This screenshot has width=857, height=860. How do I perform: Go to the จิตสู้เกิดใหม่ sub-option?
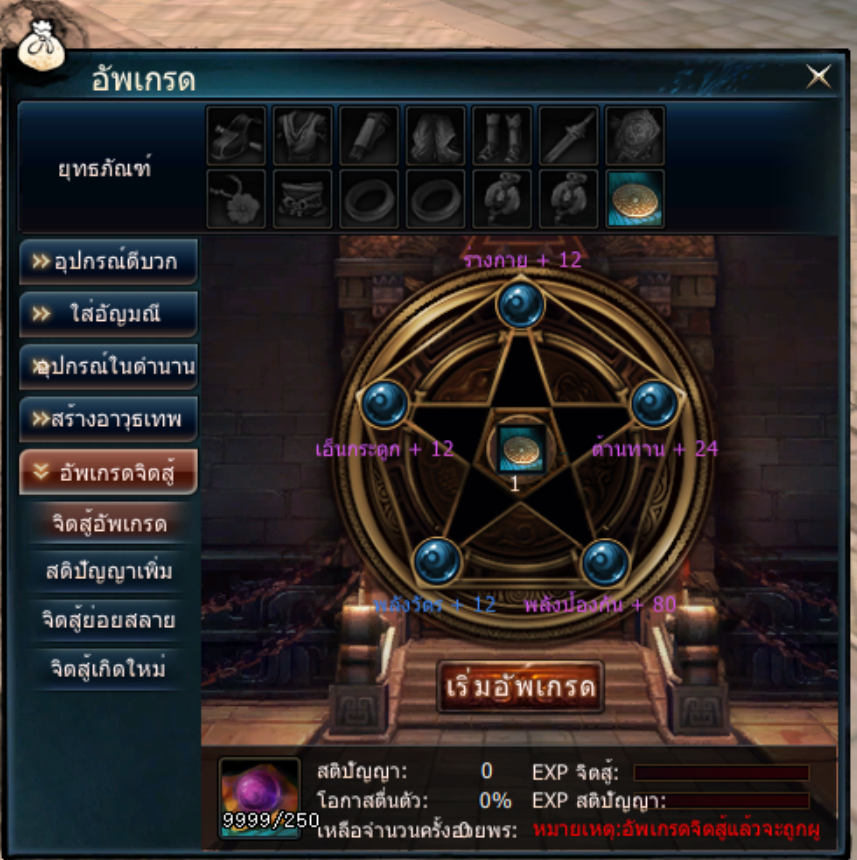point(108,668)
